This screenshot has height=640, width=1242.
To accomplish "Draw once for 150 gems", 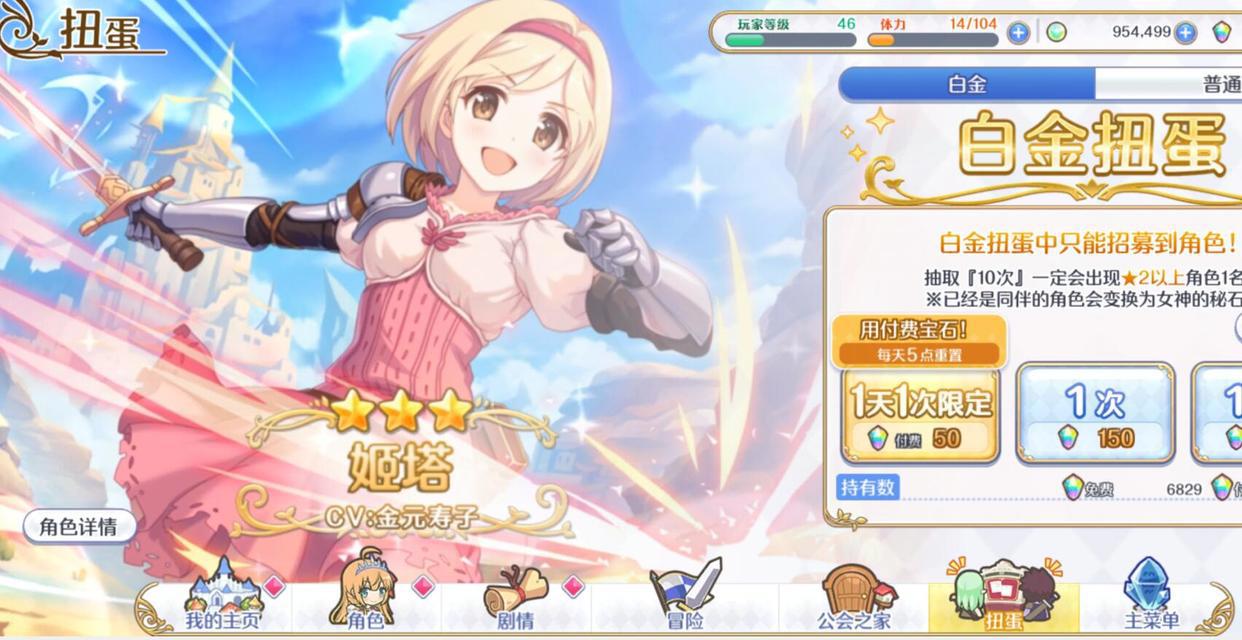I will pos(1095,414).
